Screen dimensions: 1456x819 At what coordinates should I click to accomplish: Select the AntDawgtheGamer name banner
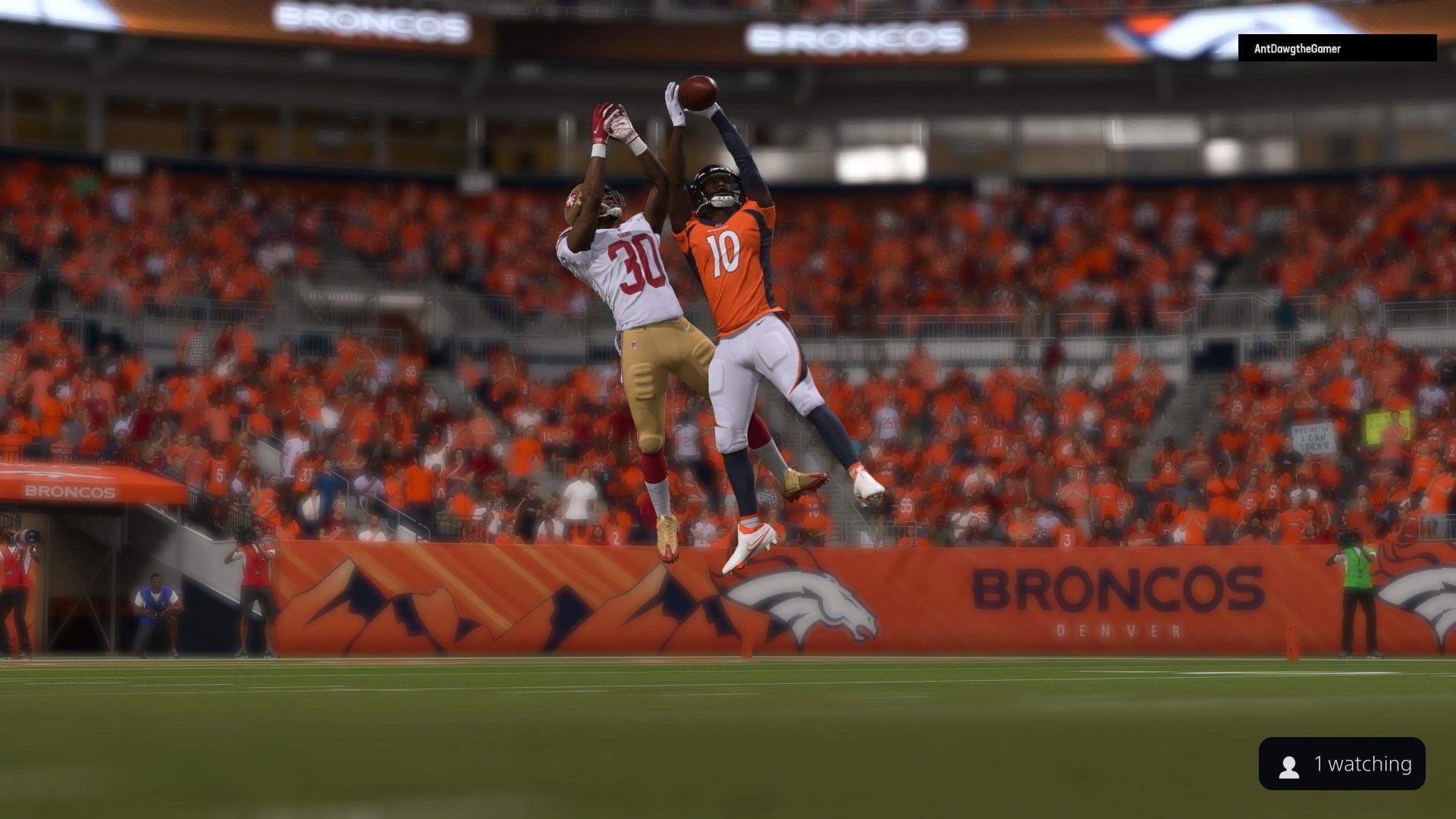coord(1336,49)
